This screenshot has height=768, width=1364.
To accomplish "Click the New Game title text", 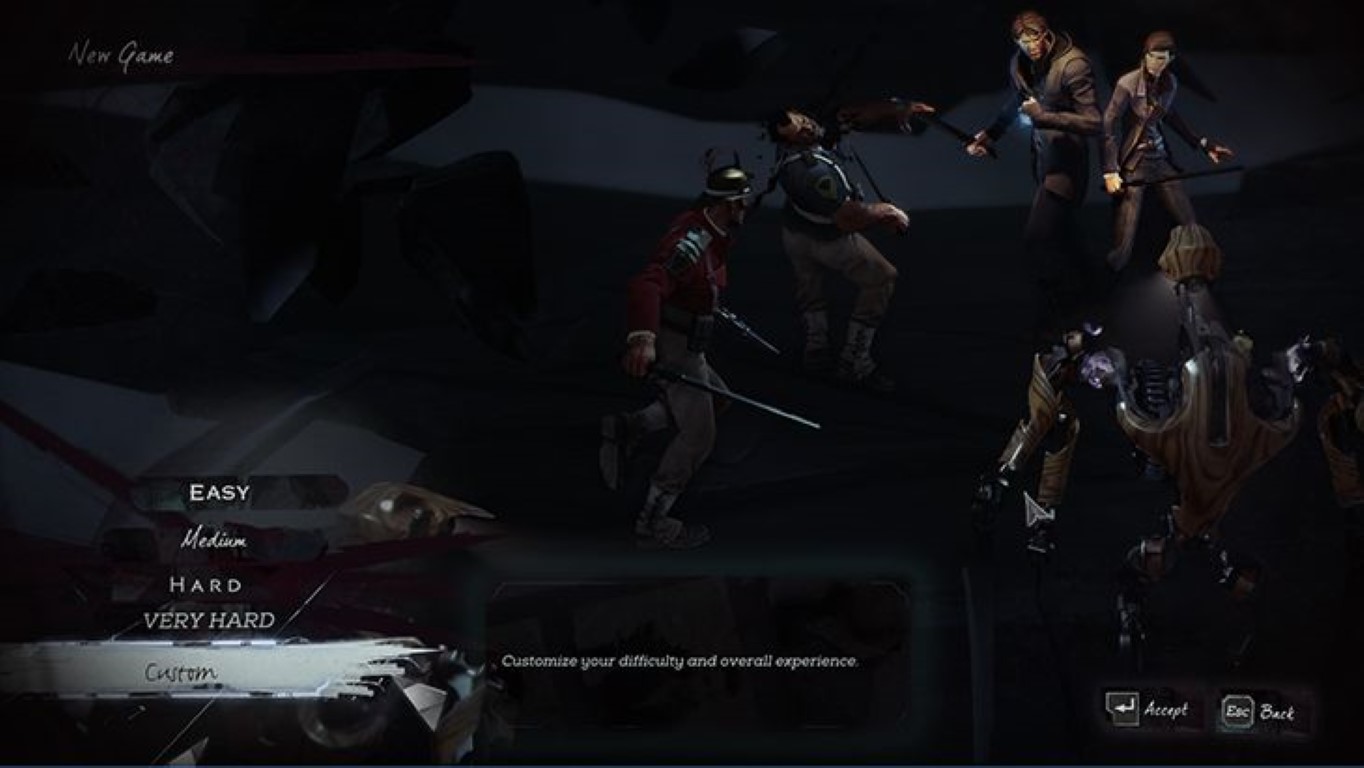I will pyautogui.click(x=122, y=57).
